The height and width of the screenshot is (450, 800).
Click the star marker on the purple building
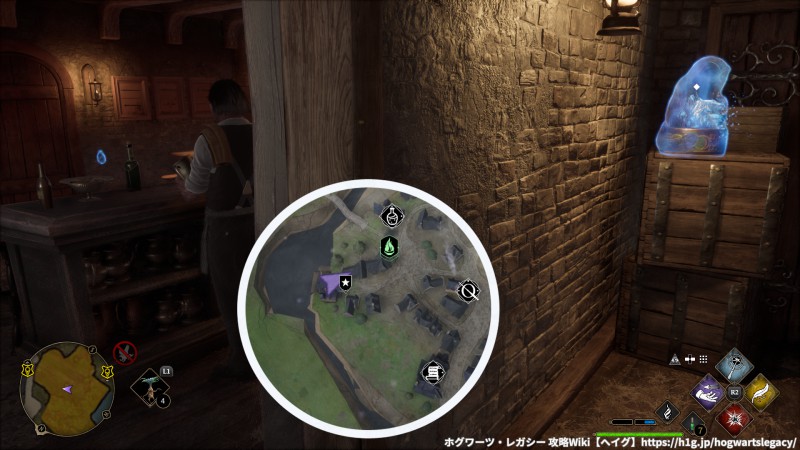[345, 283]
